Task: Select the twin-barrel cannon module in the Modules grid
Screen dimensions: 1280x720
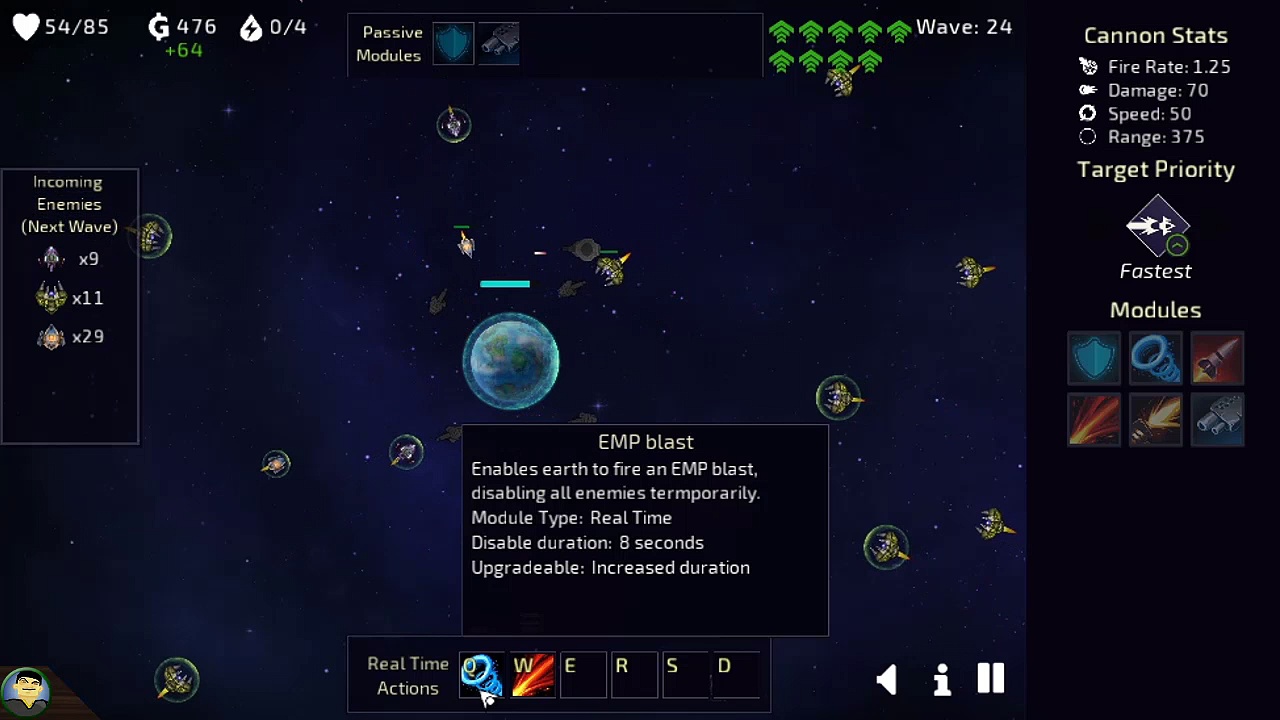Action: pyautogui.click(x=1217, y=419)
